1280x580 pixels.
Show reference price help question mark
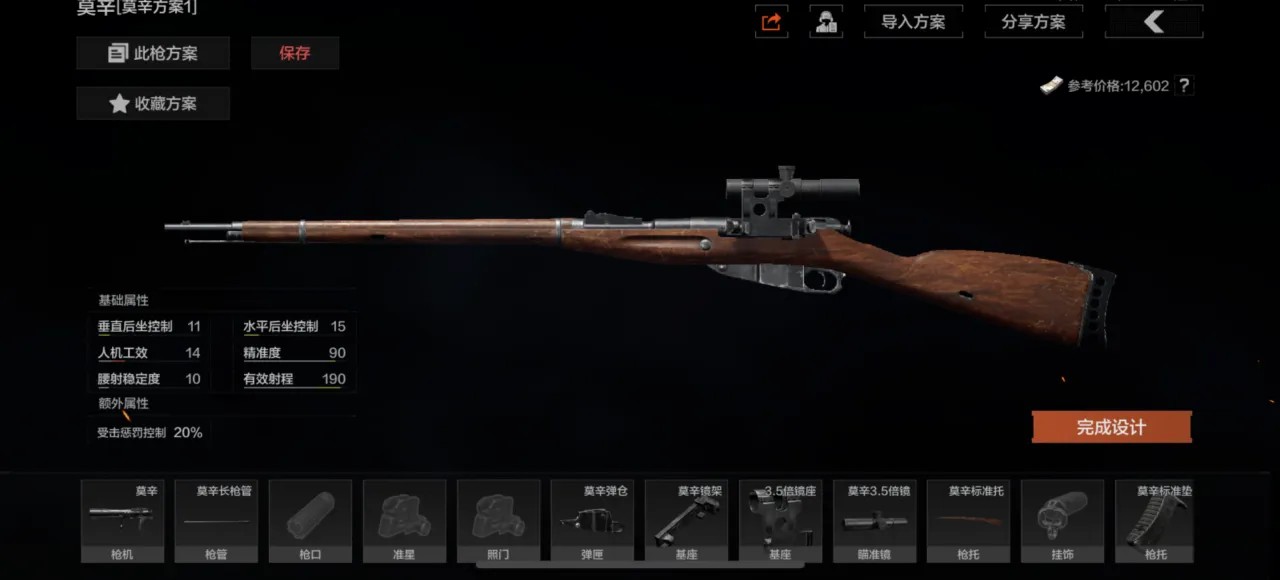point(1184,86)
